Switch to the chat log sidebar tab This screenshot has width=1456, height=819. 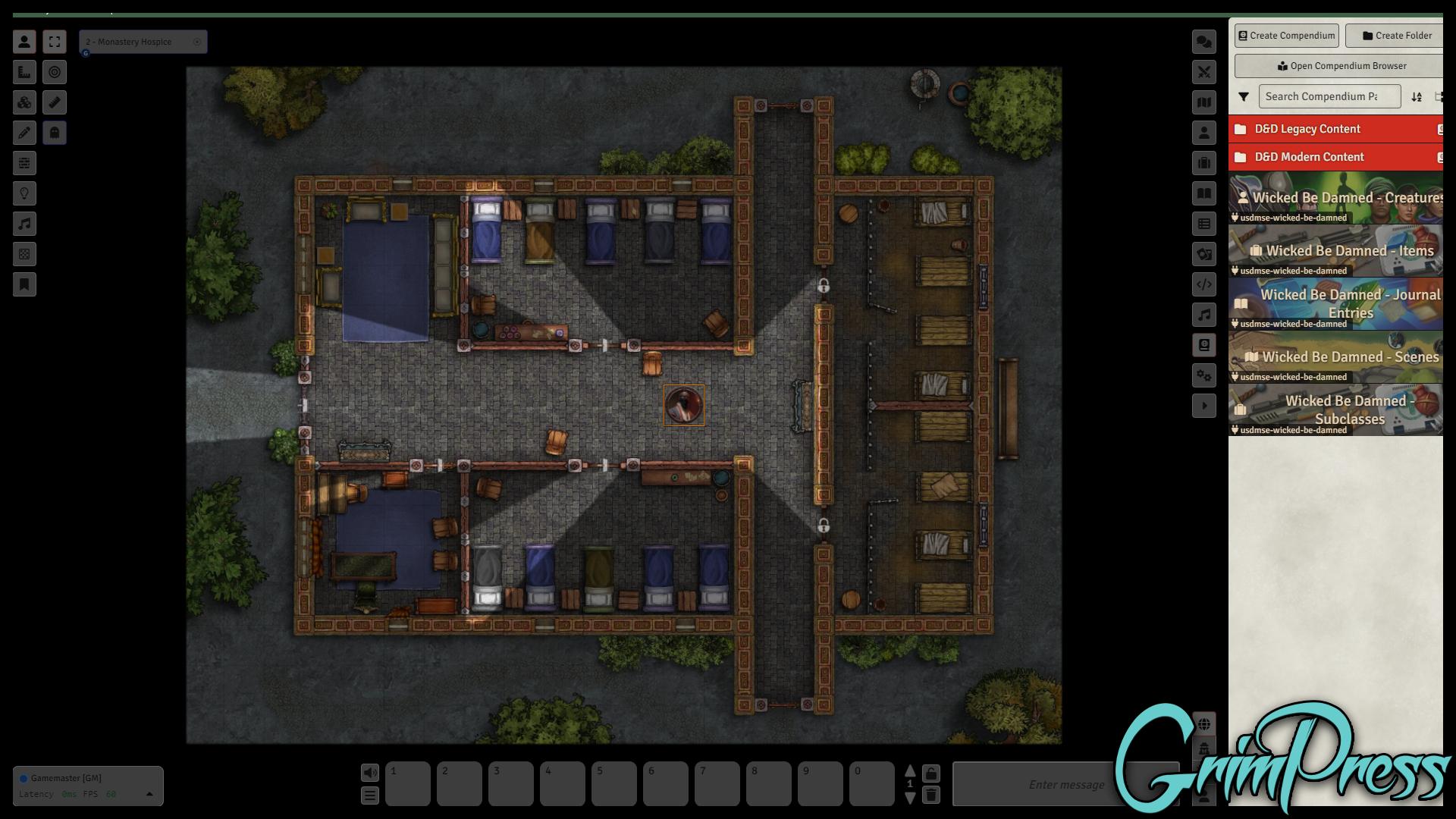1203,42
